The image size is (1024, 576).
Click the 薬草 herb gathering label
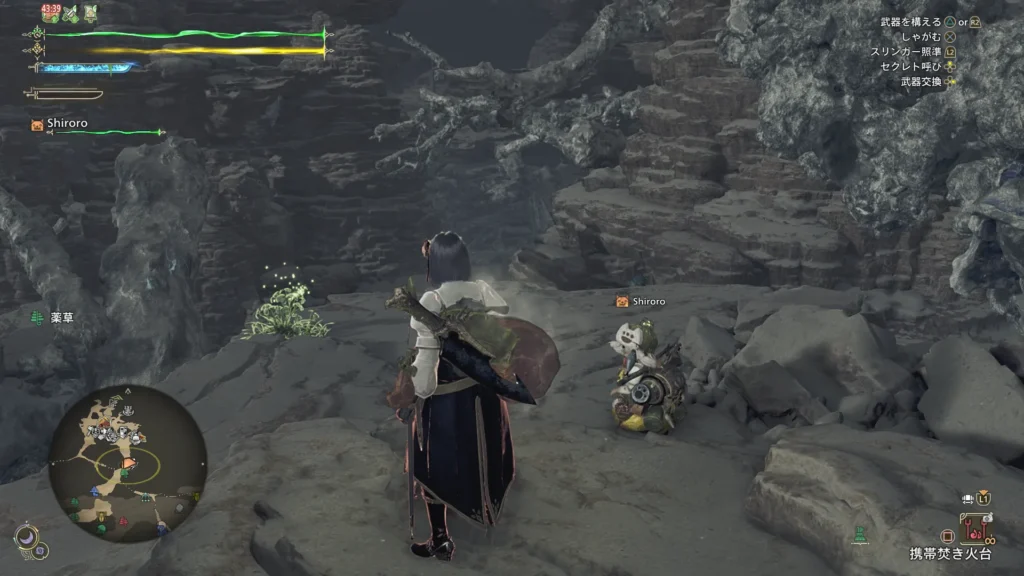61,318
